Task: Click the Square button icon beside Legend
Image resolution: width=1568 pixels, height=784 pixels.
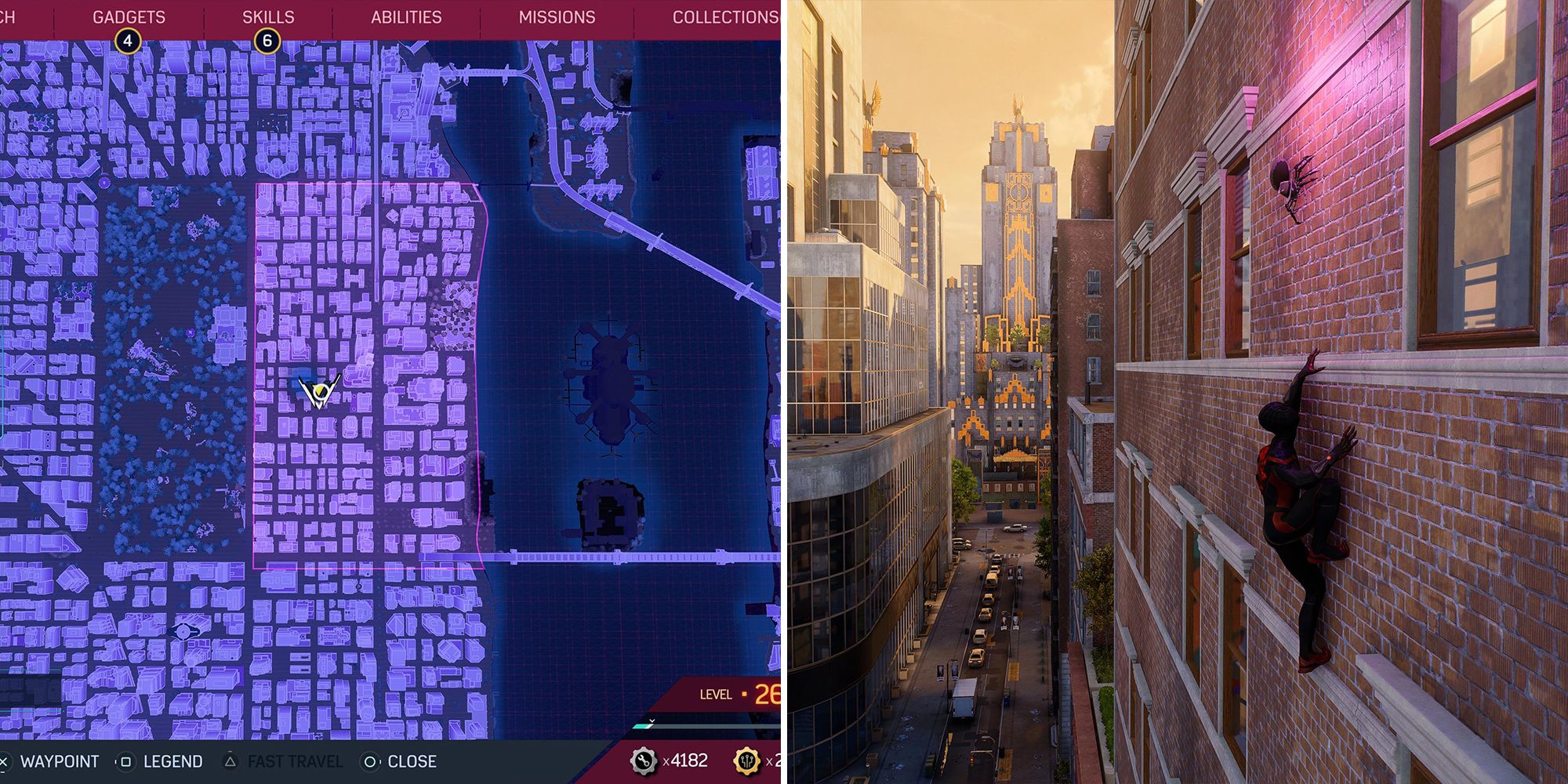Action: [125, 760]
